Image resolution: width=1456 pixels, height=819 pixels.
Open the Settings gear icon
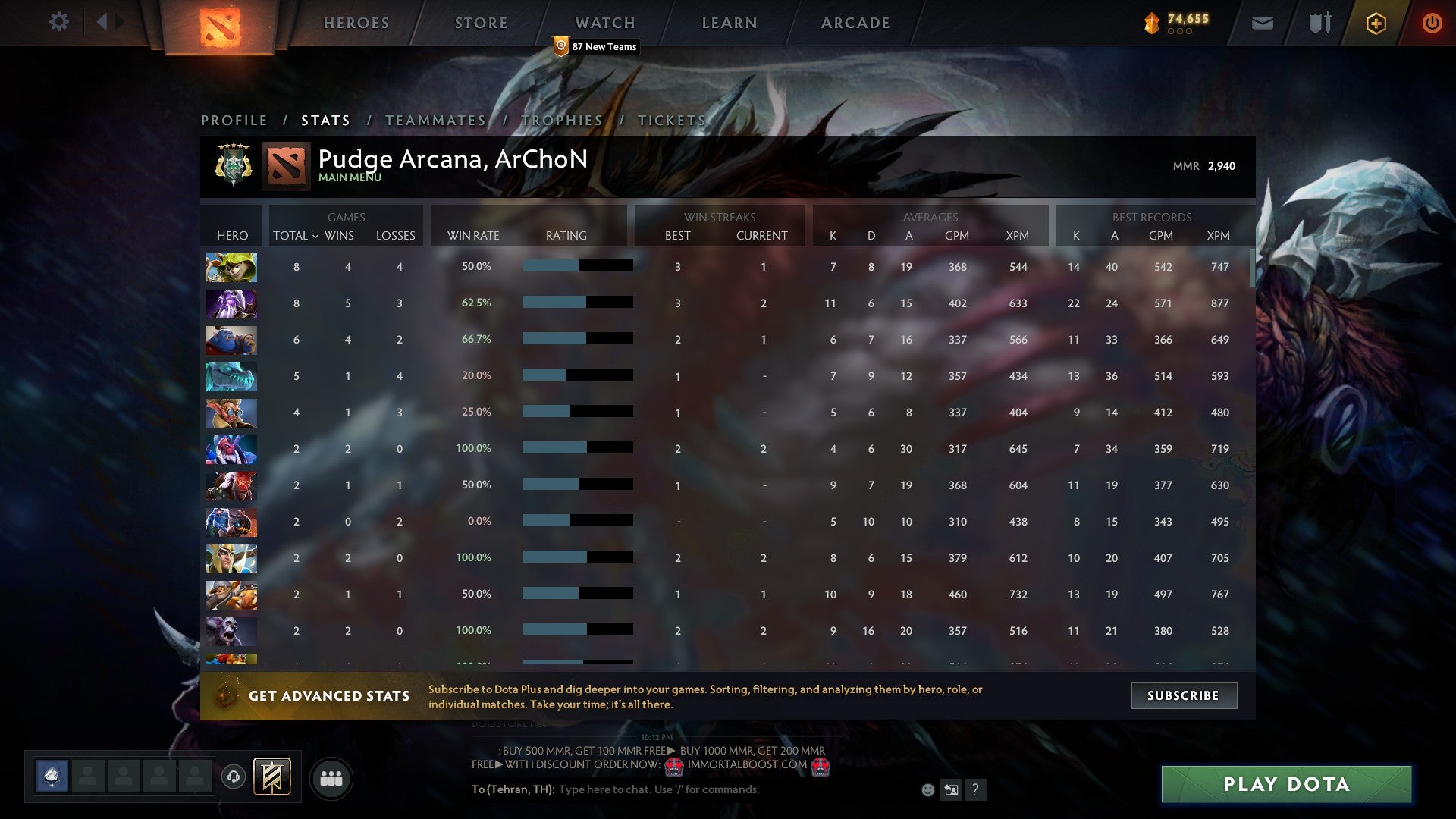pyautogui.click(x=59, y=22)
